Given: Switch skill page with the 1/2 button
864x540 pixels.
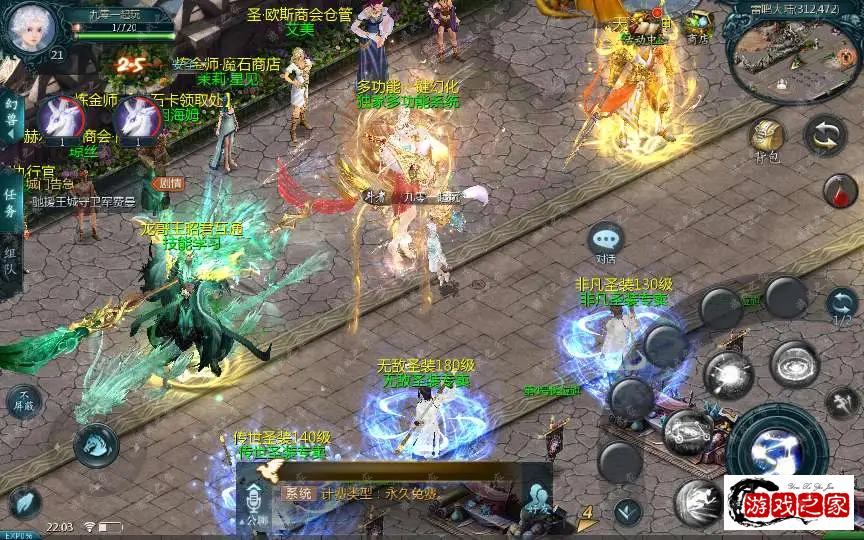Looking at the screenshot, I should click(x=842, y=305).
